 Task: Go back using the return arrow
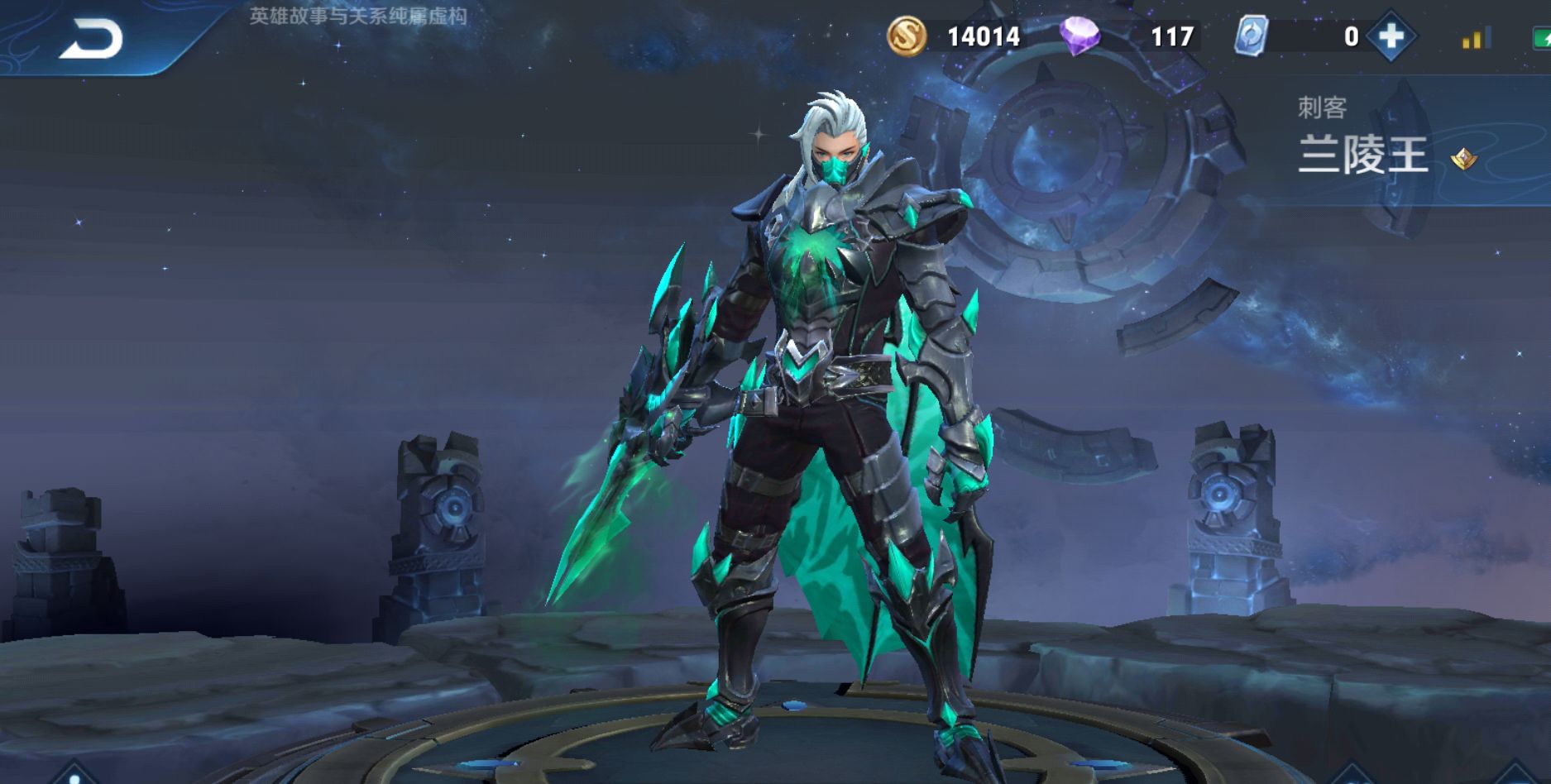91,40
